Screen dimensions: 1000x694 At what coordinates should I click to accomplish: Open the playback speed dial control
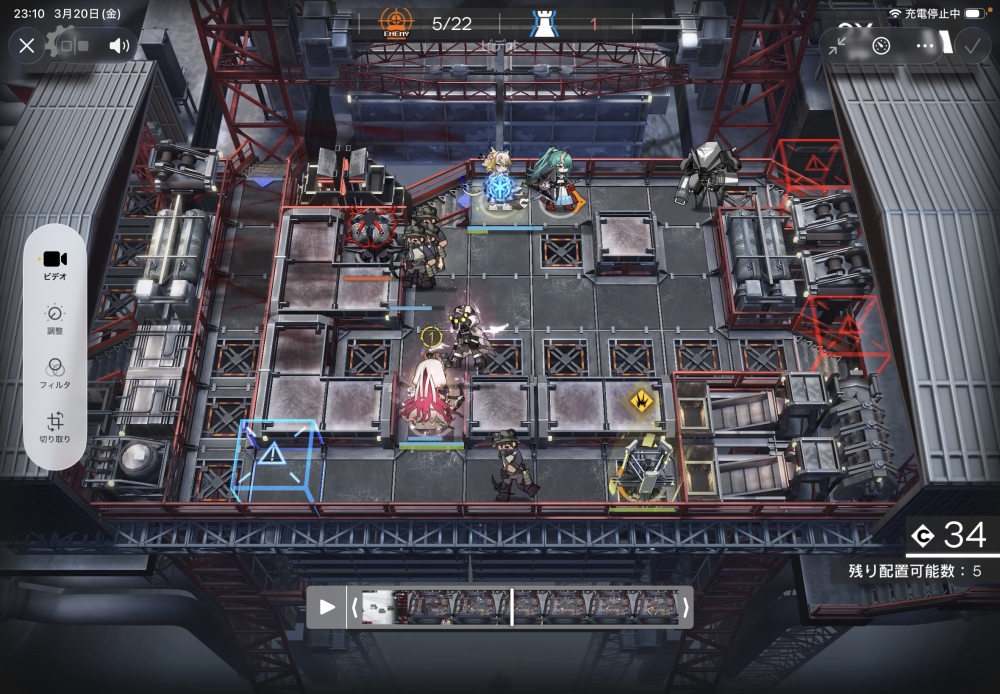click(x=881, y=45)
